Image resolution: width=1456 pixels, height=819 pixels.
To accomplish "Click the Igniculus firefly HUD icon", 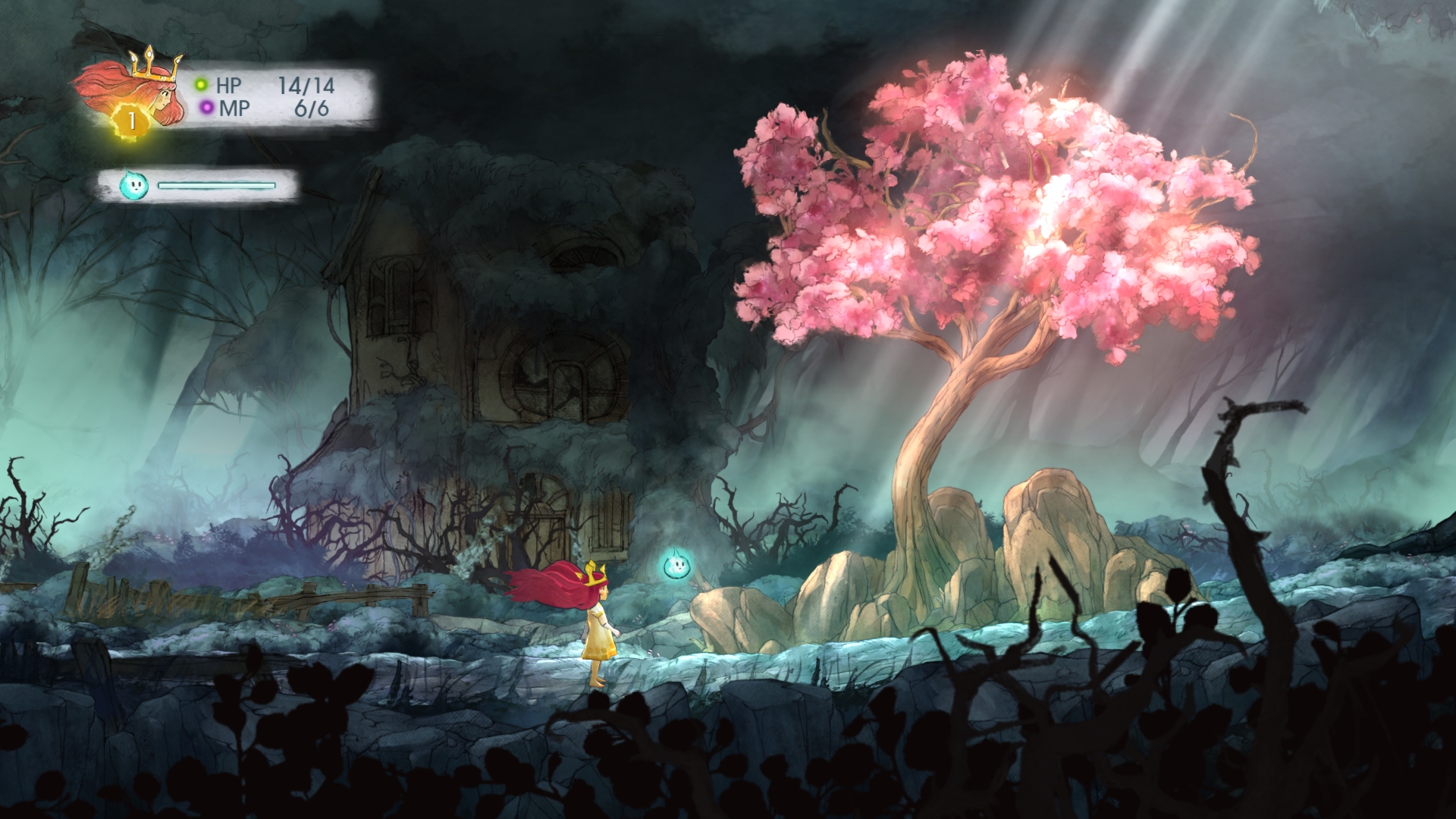I will tap(131, 184).
